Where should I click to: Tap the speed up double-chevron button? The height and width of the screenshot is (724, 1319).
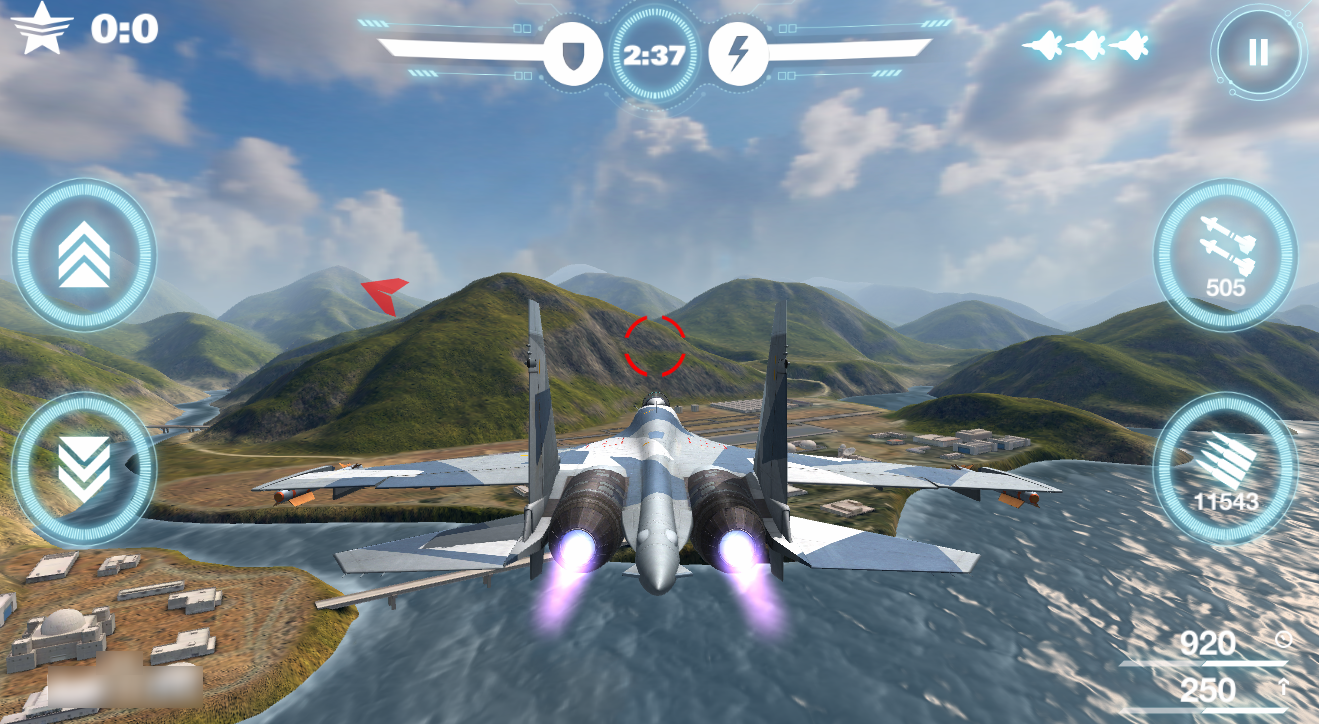tap(84, 254)
